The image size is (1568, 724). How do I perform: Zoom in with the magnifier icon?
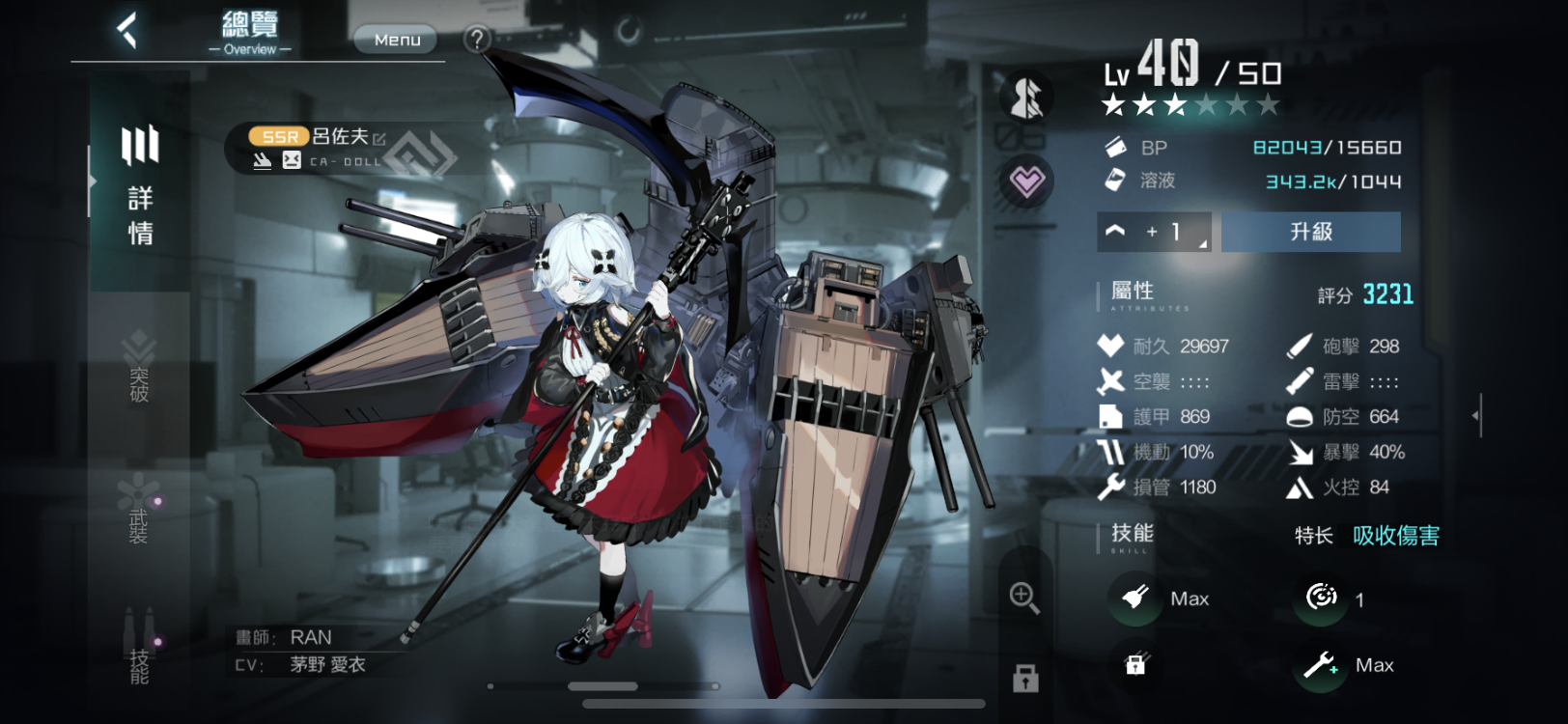click(x=1024, y=598)
